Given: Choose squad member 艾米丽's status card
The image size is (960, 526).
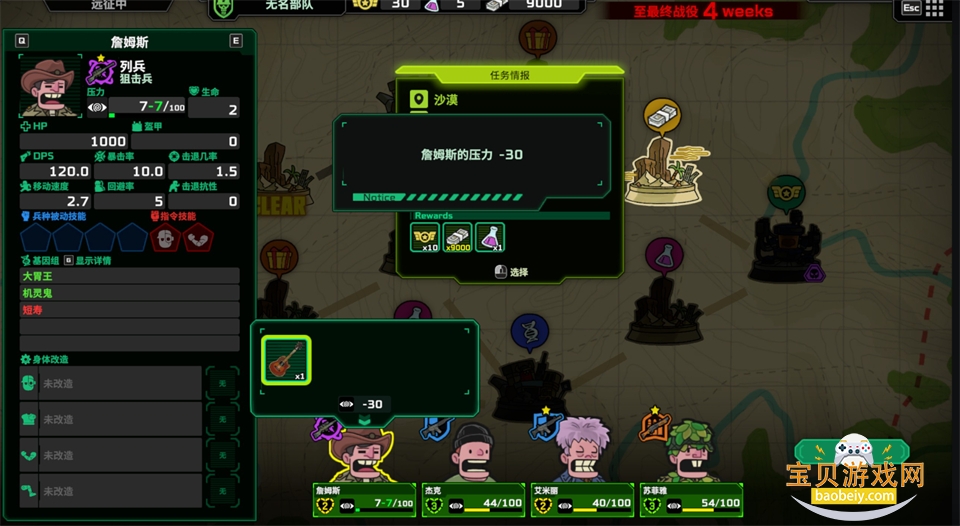Looking at the screenshot, I should (x=582, y=502).
